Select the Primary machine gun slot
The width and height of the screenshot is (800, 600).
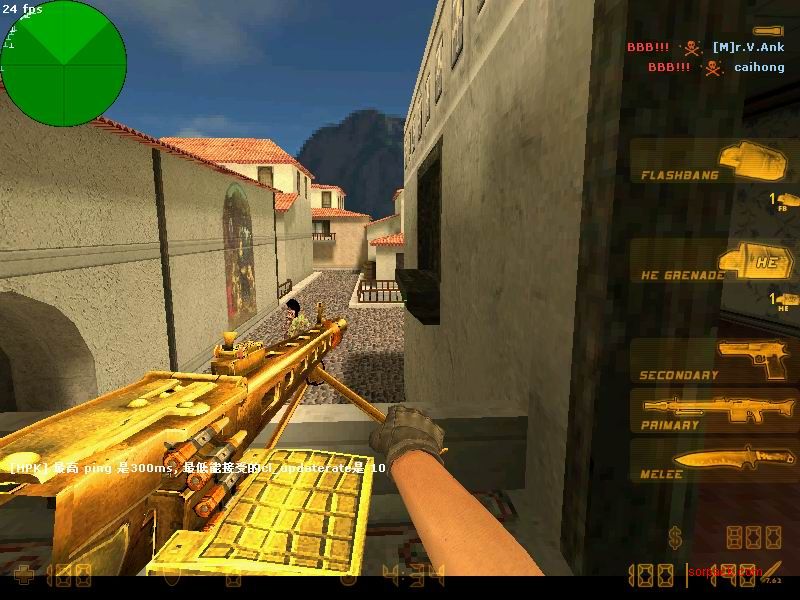pos(714,410)
